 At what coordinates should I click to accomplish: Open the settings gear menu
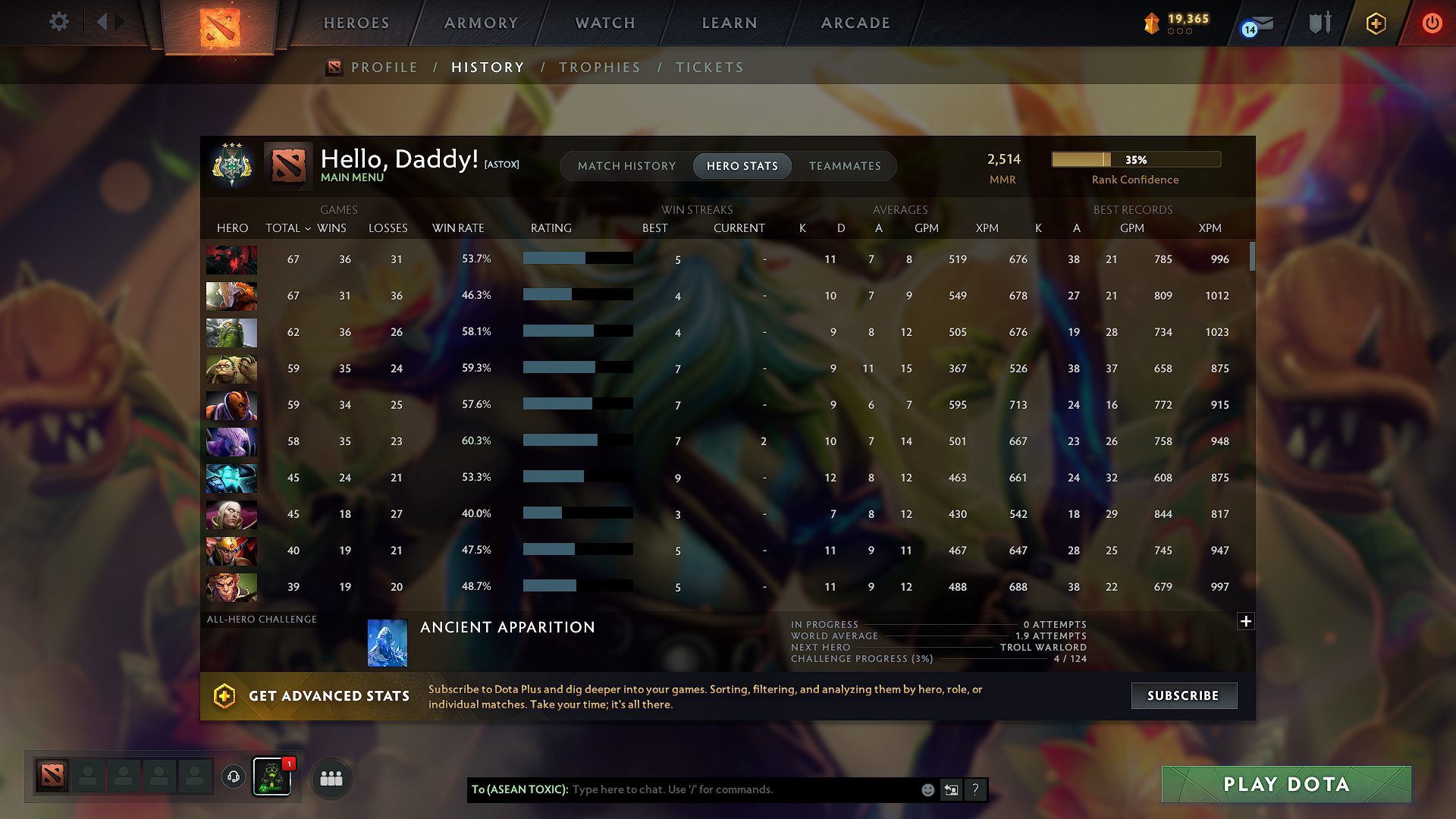[x=58, y=22]
